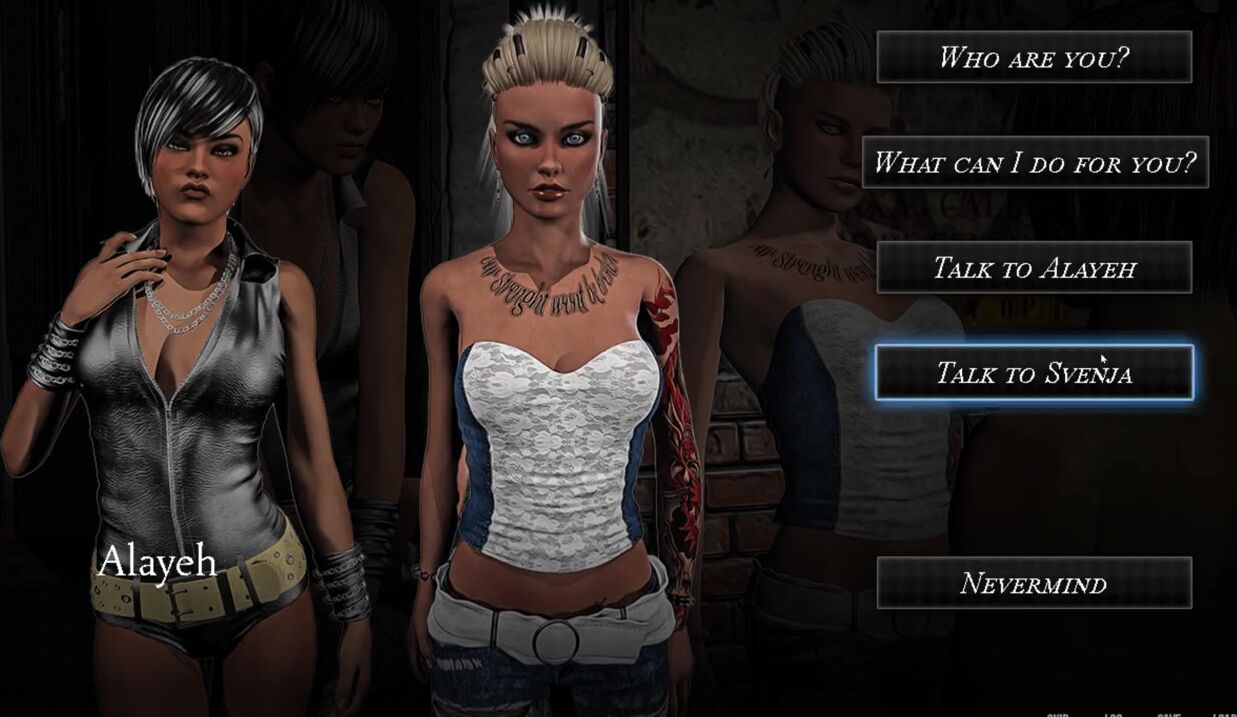The width and height of the screenshot is (1237, 717).
Task: Pick the Talk to Svenja option
Action: (1034, 373)
